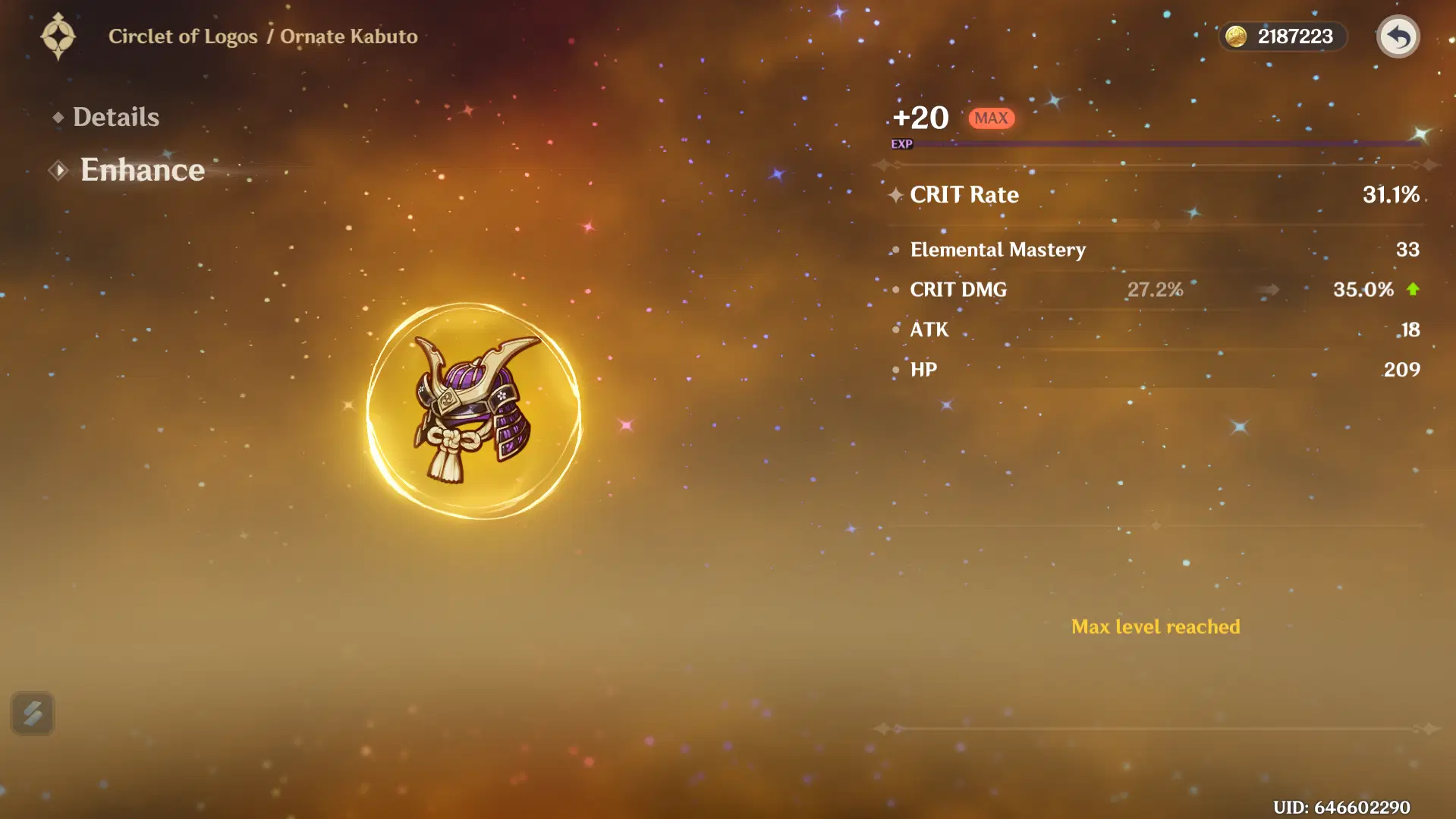Viewport: 1456px width, 819px height.
Task: Click the MAX badge beside +20
Action: (x=991, y=118)
